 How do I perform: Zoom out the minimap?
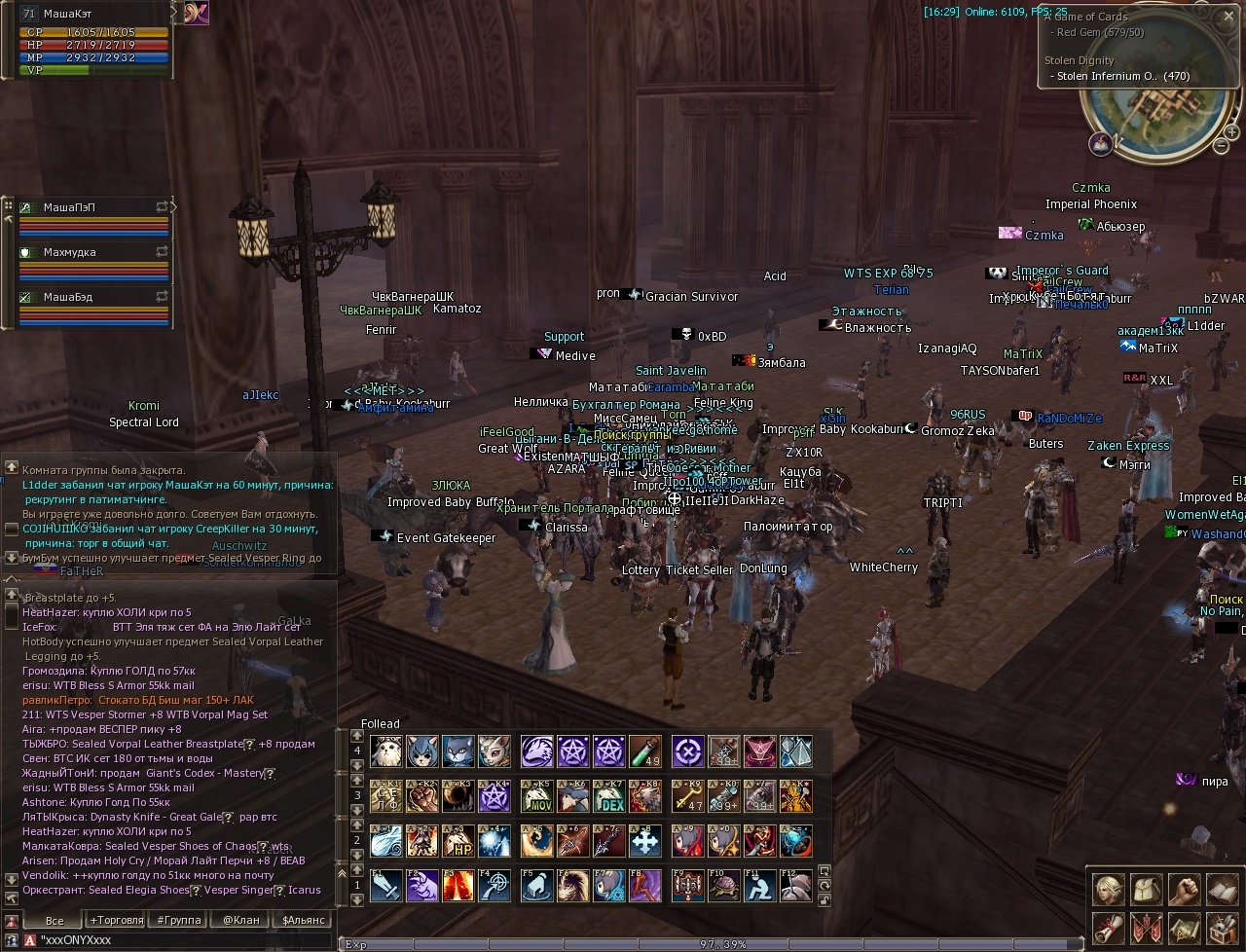[x=1222, y=146]
